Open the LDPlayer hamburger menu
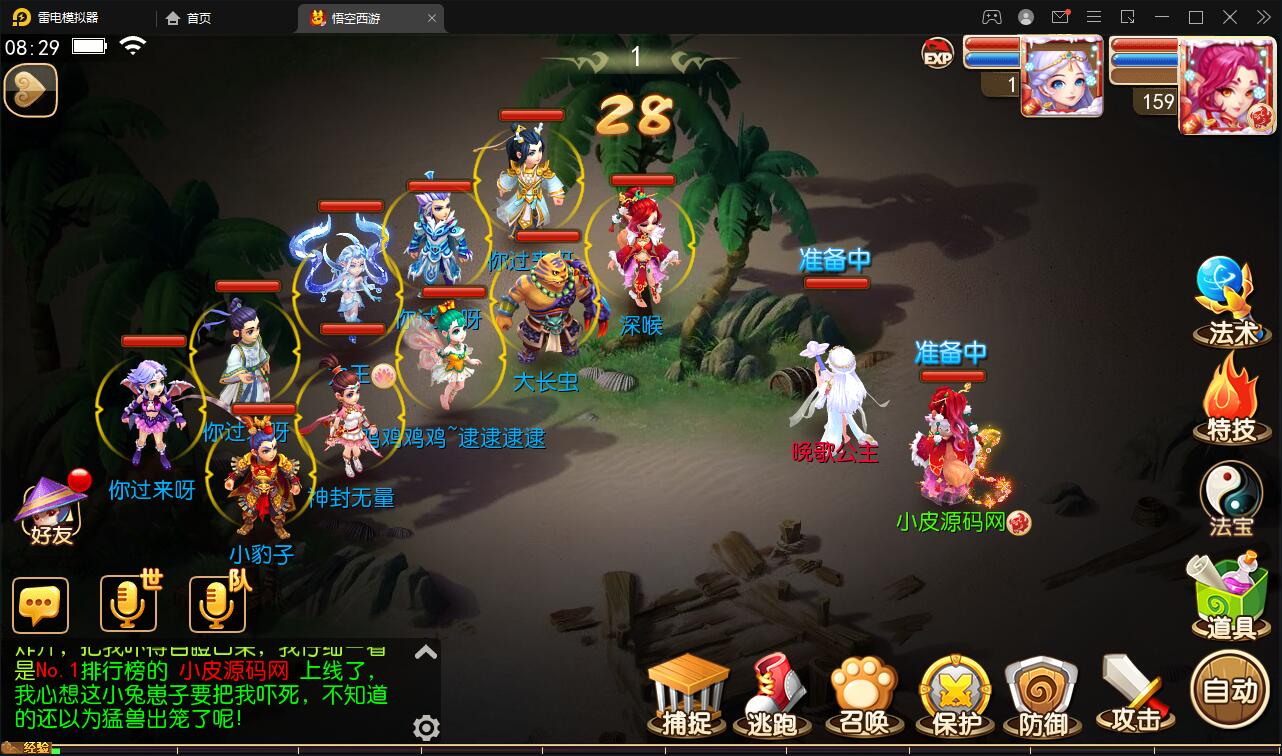 (1095, 17)
